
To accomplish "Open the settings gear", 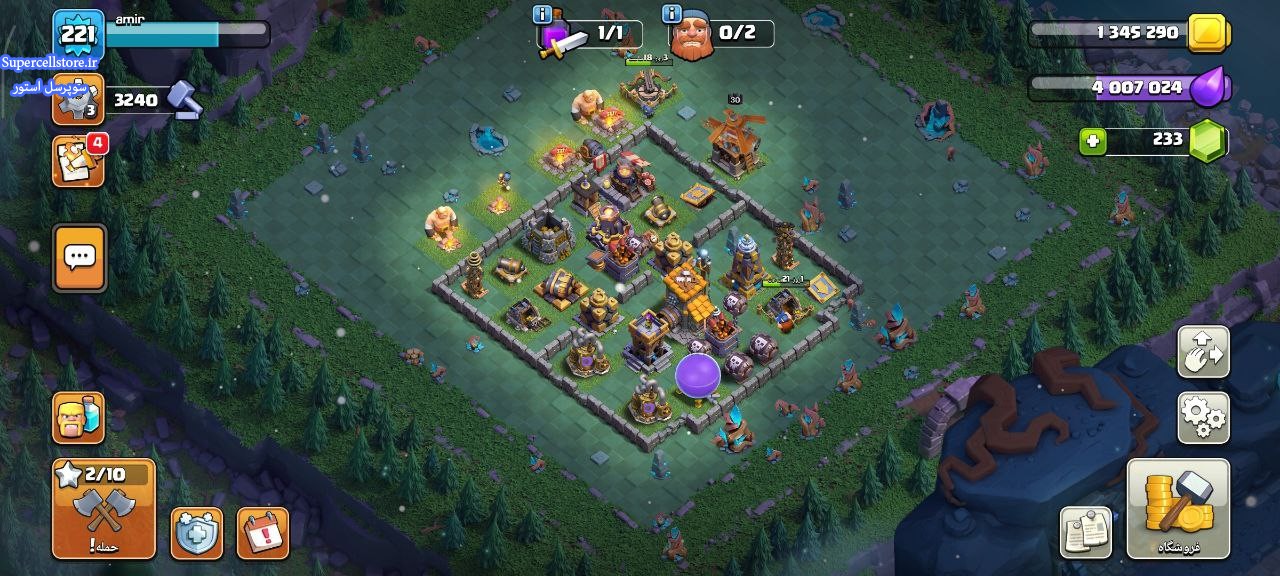I will (x=1203, y=418).
